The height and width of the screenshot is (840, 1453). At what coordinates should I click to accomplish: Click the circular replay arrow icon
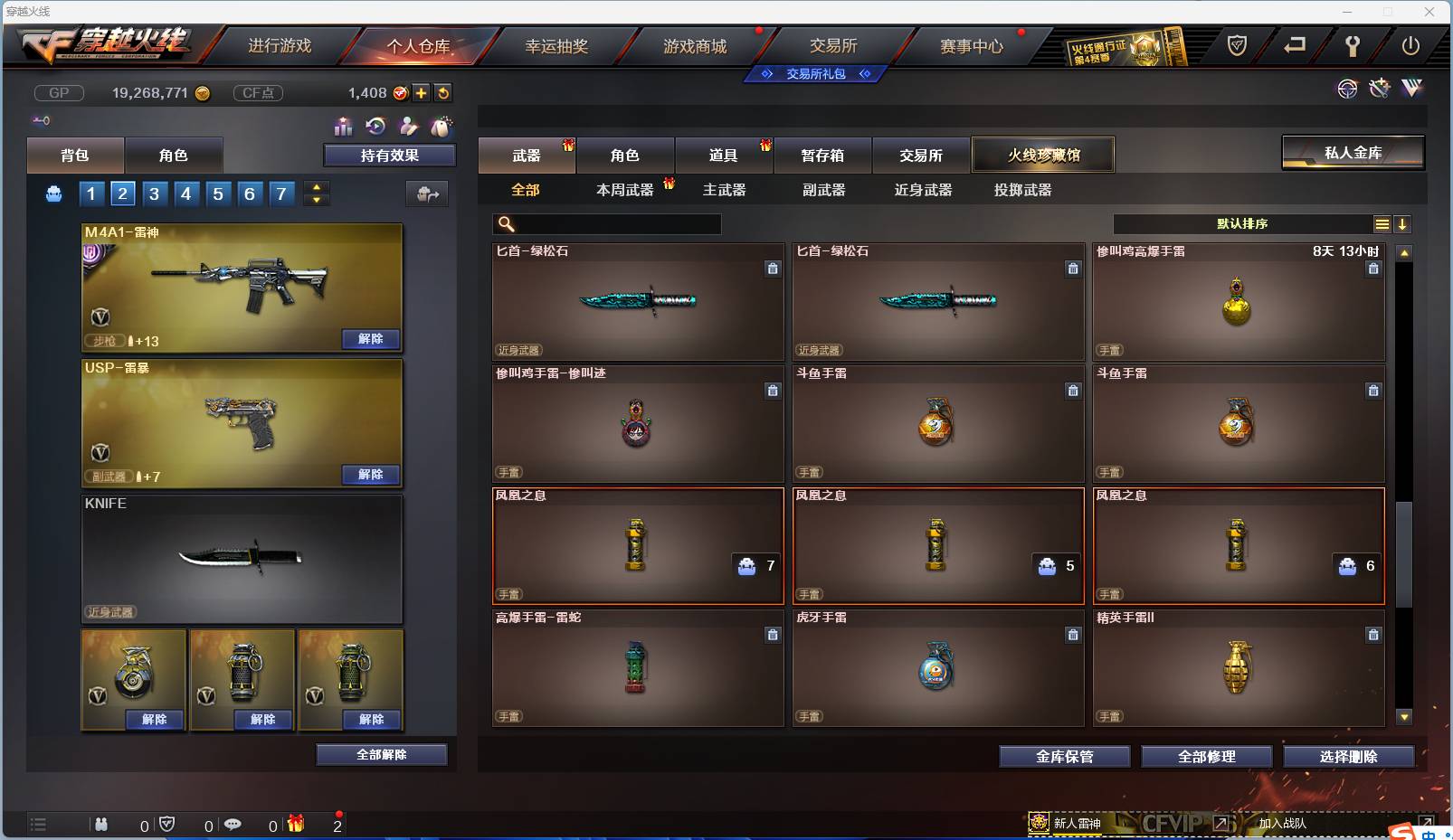click(x=375, y=126)
